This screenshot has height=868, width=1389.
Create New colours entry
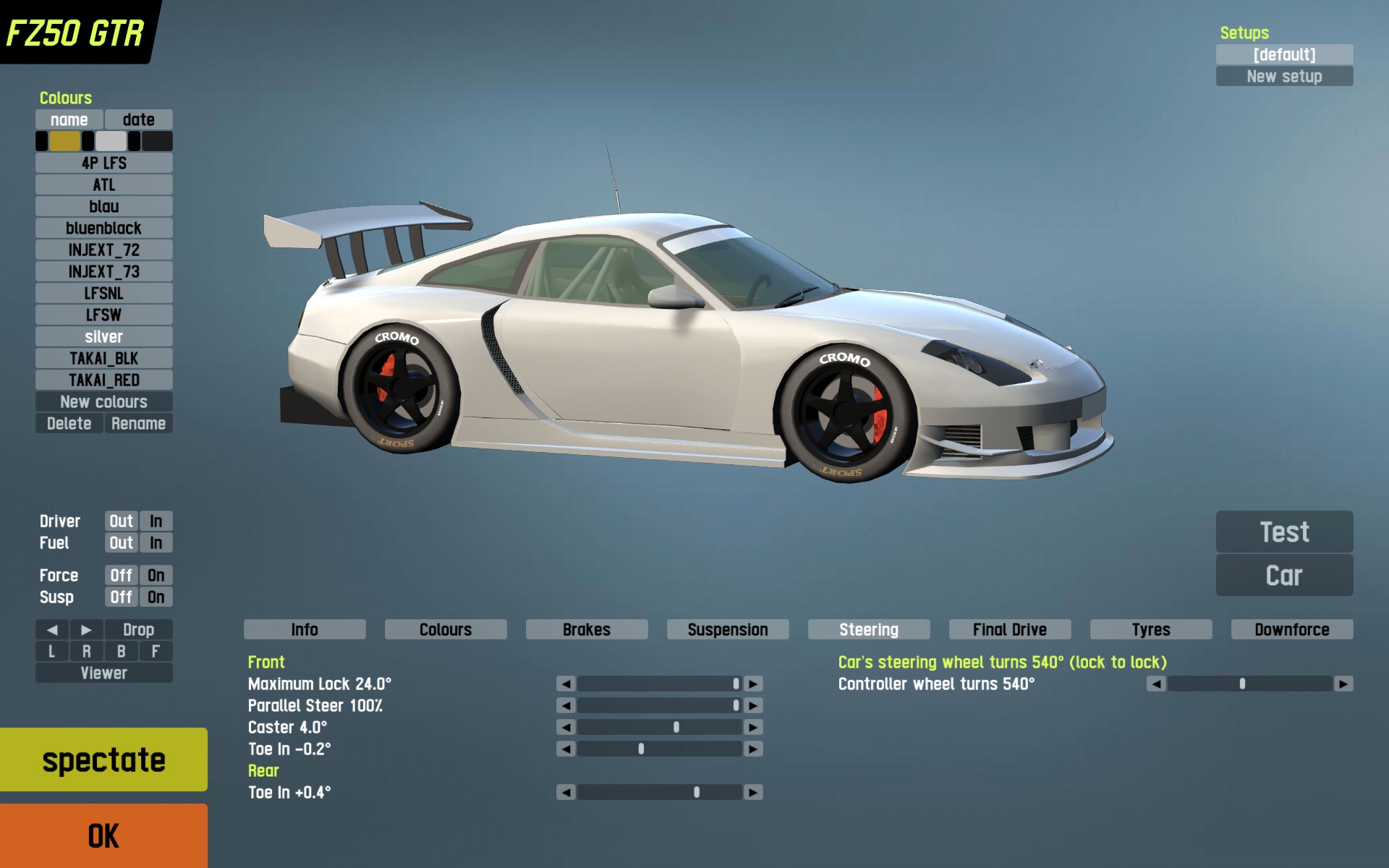tap(103, 401)
